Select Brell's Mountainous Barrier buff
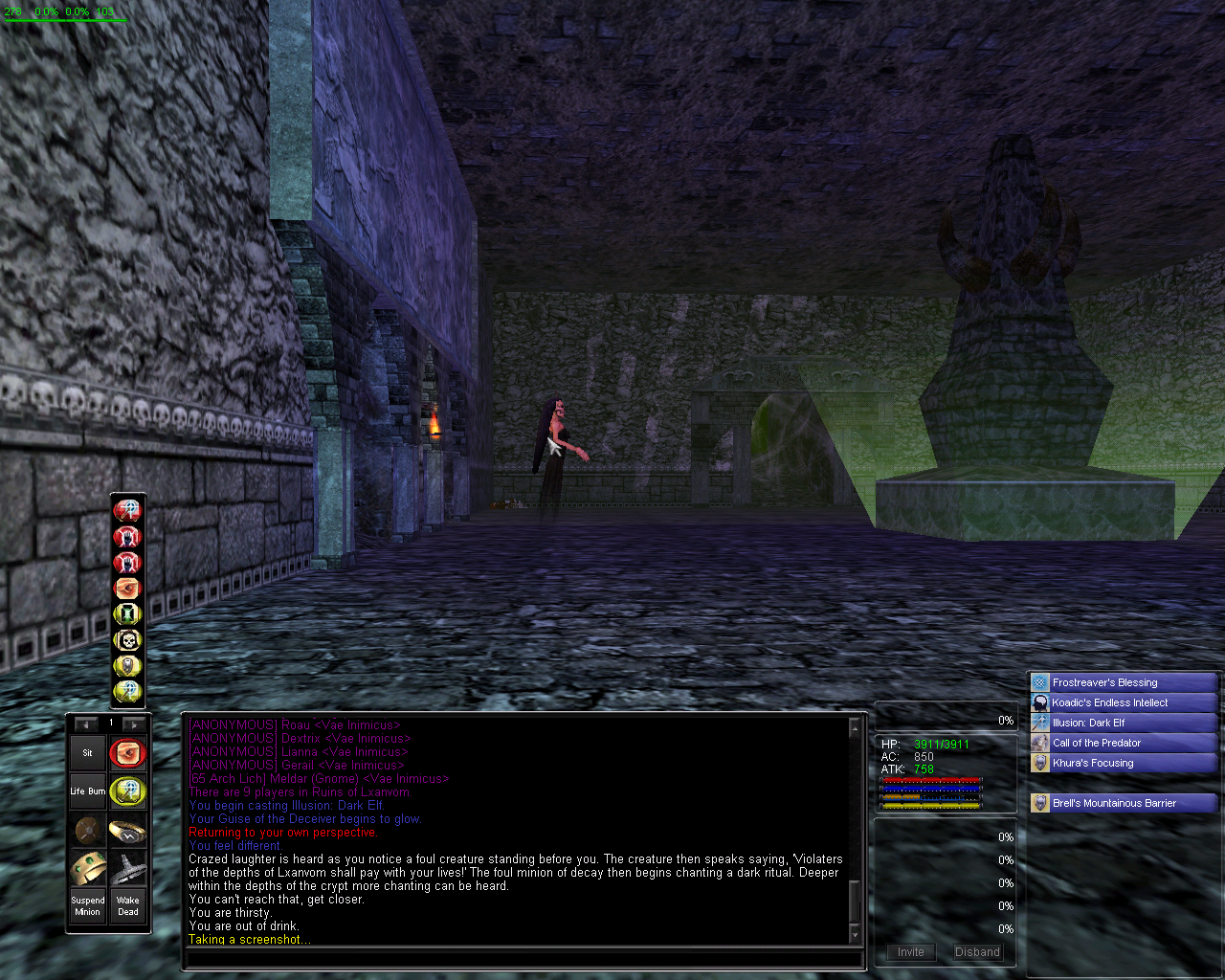Screen dimensions: 1225x980 (1123, 803)
